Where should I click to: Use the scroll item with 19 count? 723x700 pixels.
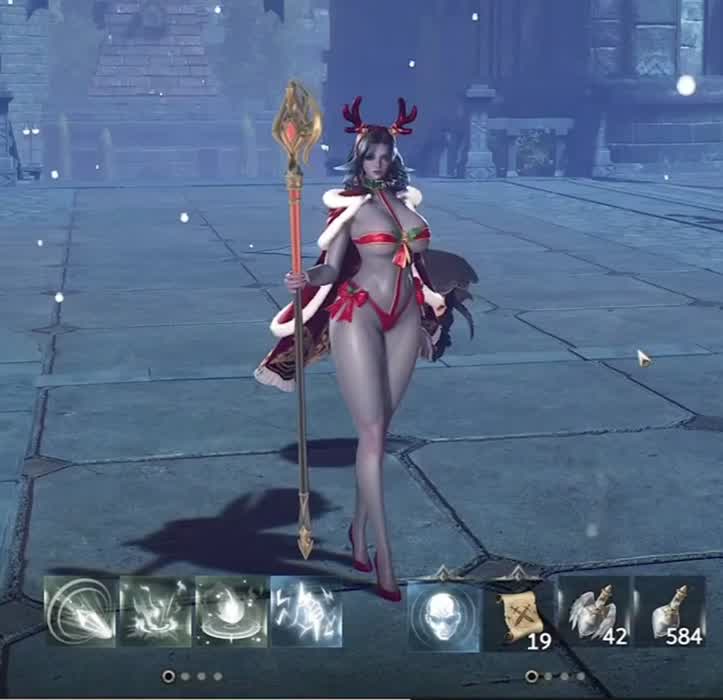pos(519,612)
